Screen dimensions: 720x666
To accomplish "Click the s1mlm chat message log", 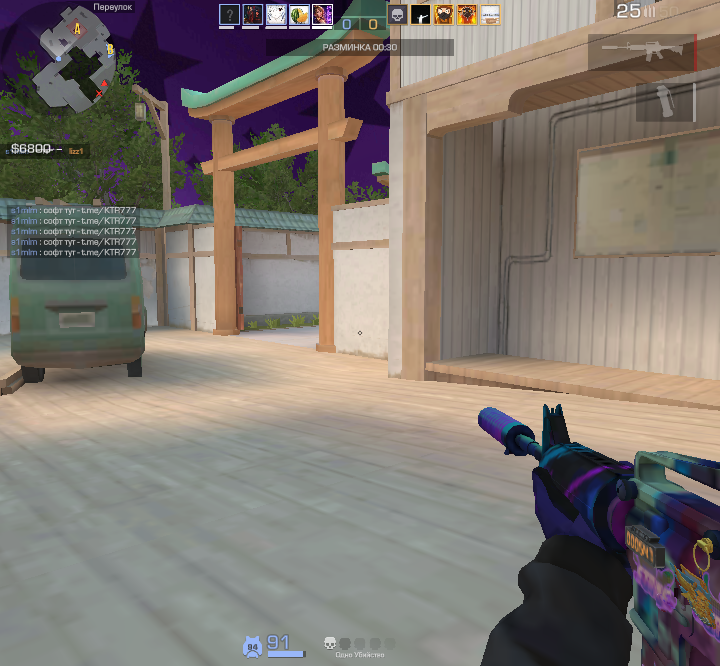I will point(73,232).
